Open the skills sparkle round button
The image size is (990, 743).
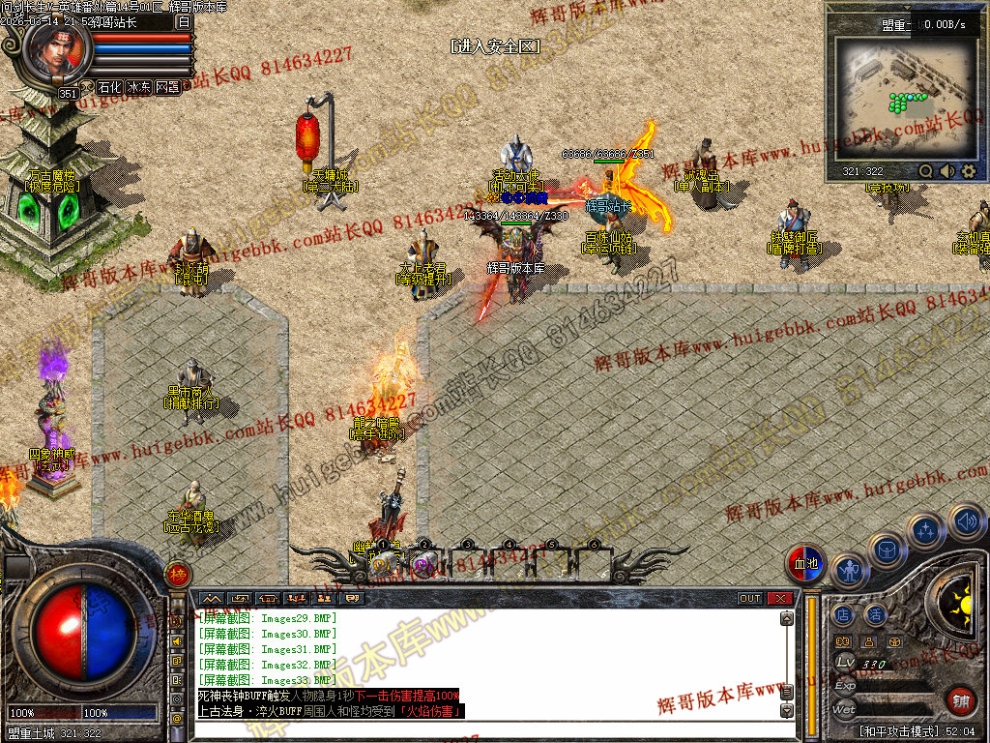926,530
